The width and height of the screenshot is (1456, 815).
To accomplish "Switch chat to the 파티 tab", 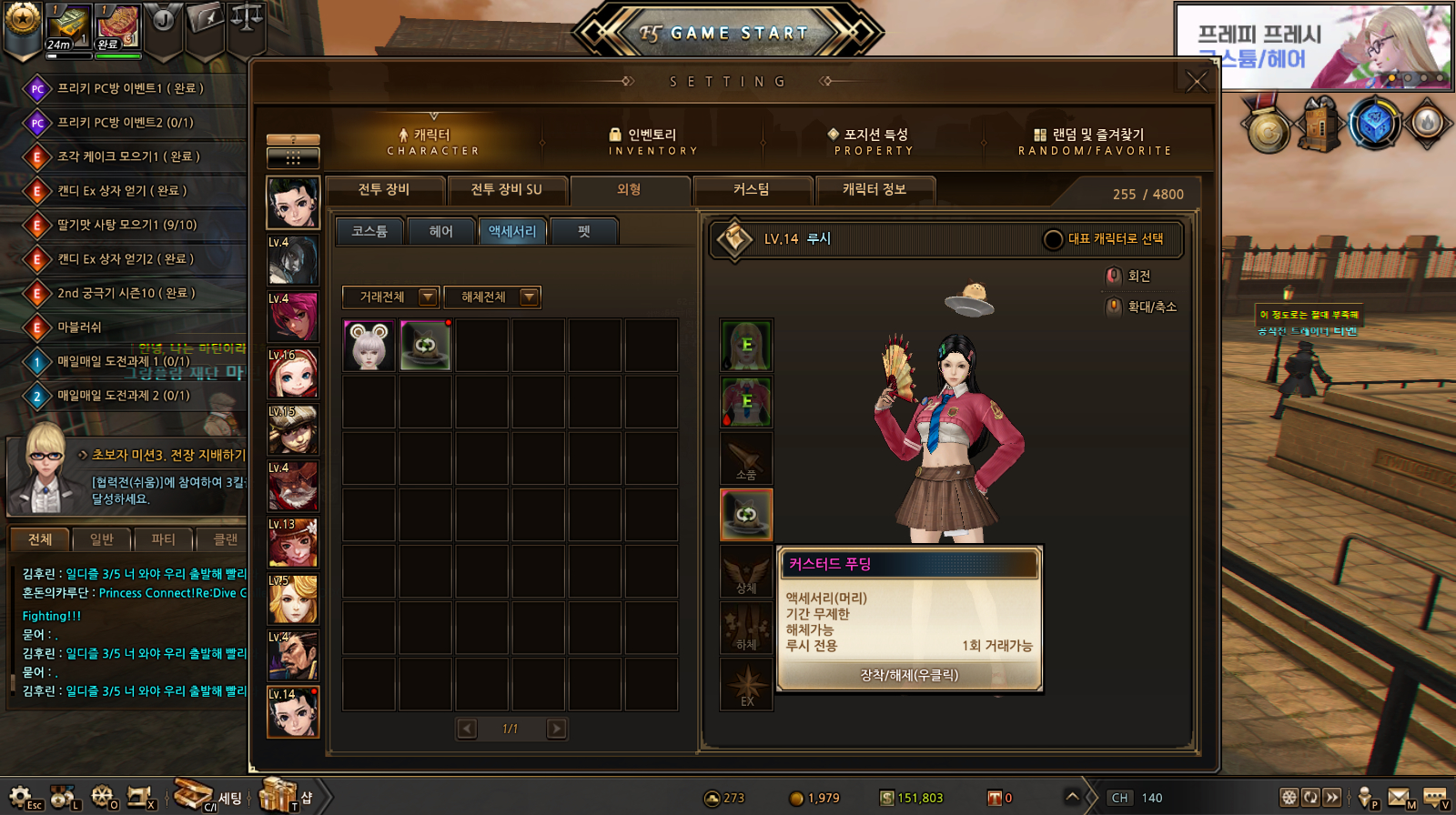I will (x=164, y=539).
